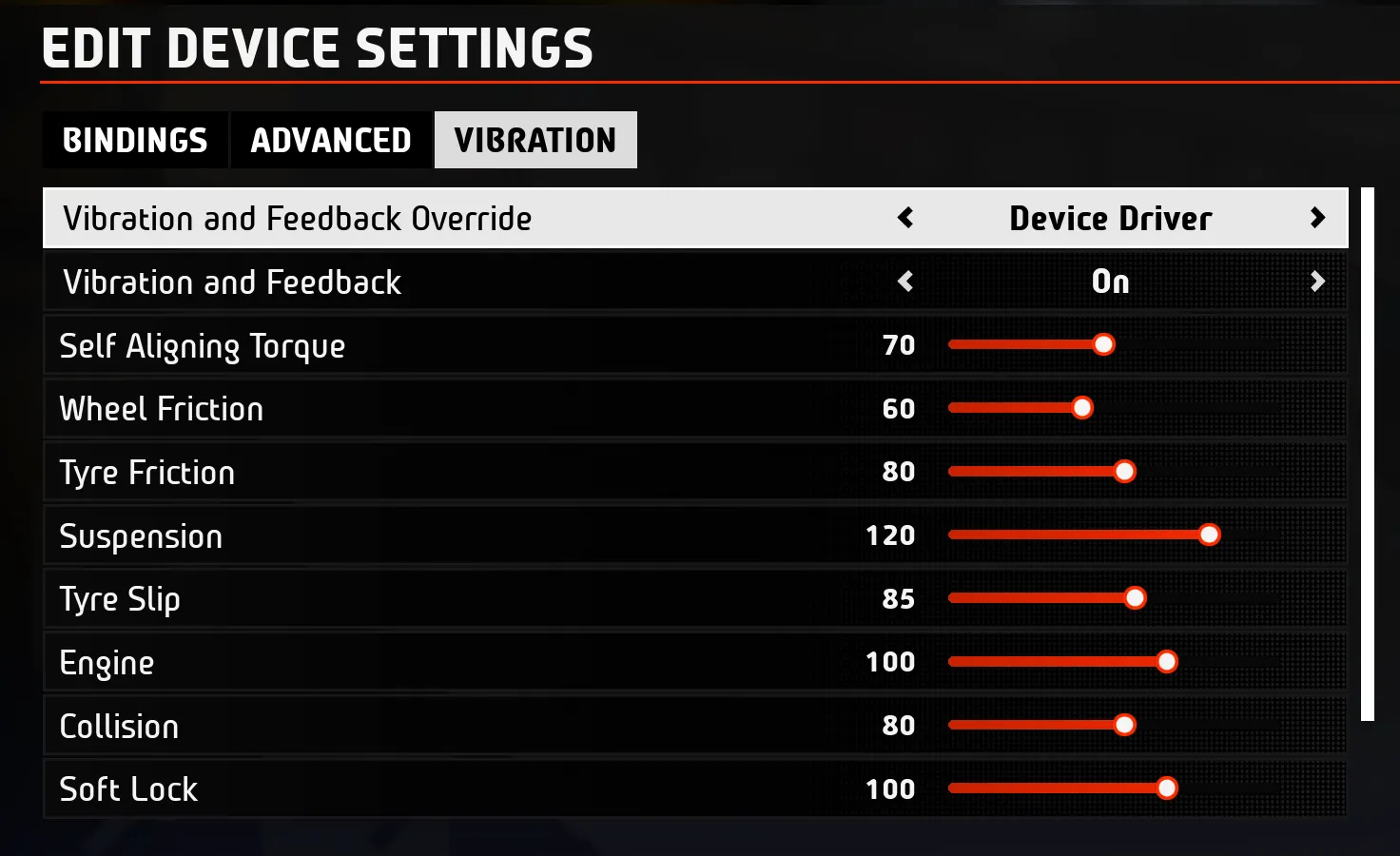This screenshot has width=1400, height=856.
Task: Select the Suspension slider knob
Action: [x=1209, y=535]
